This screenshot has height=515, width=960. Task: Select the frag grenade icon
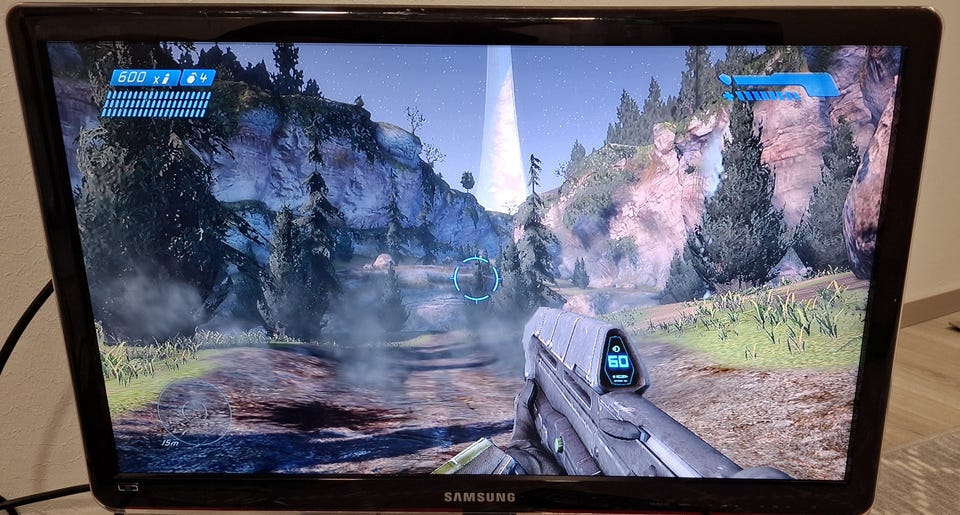pos(189,77)
